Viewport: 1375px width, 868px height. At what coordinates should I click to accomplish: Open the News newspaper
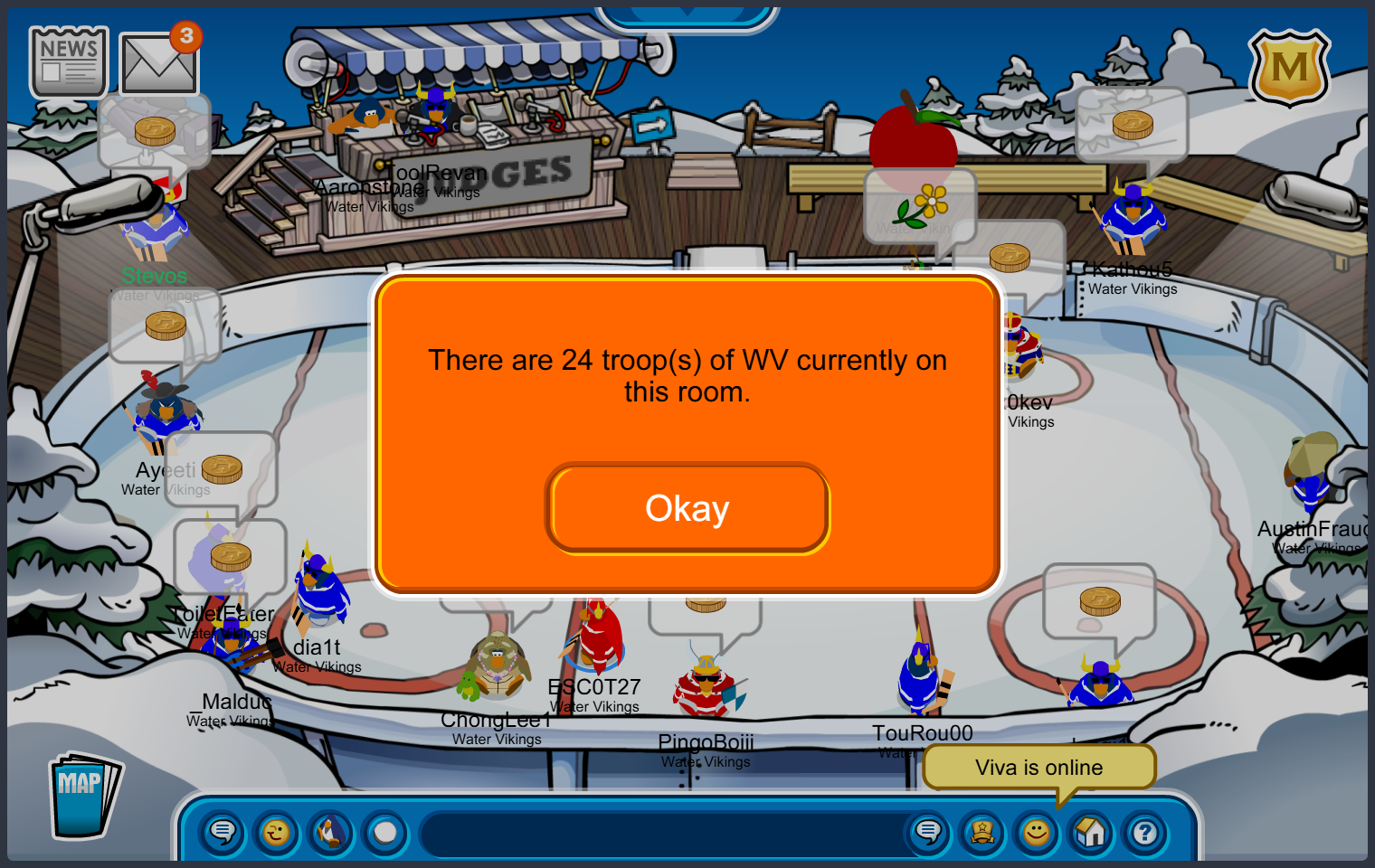click(x=69, y=62)
